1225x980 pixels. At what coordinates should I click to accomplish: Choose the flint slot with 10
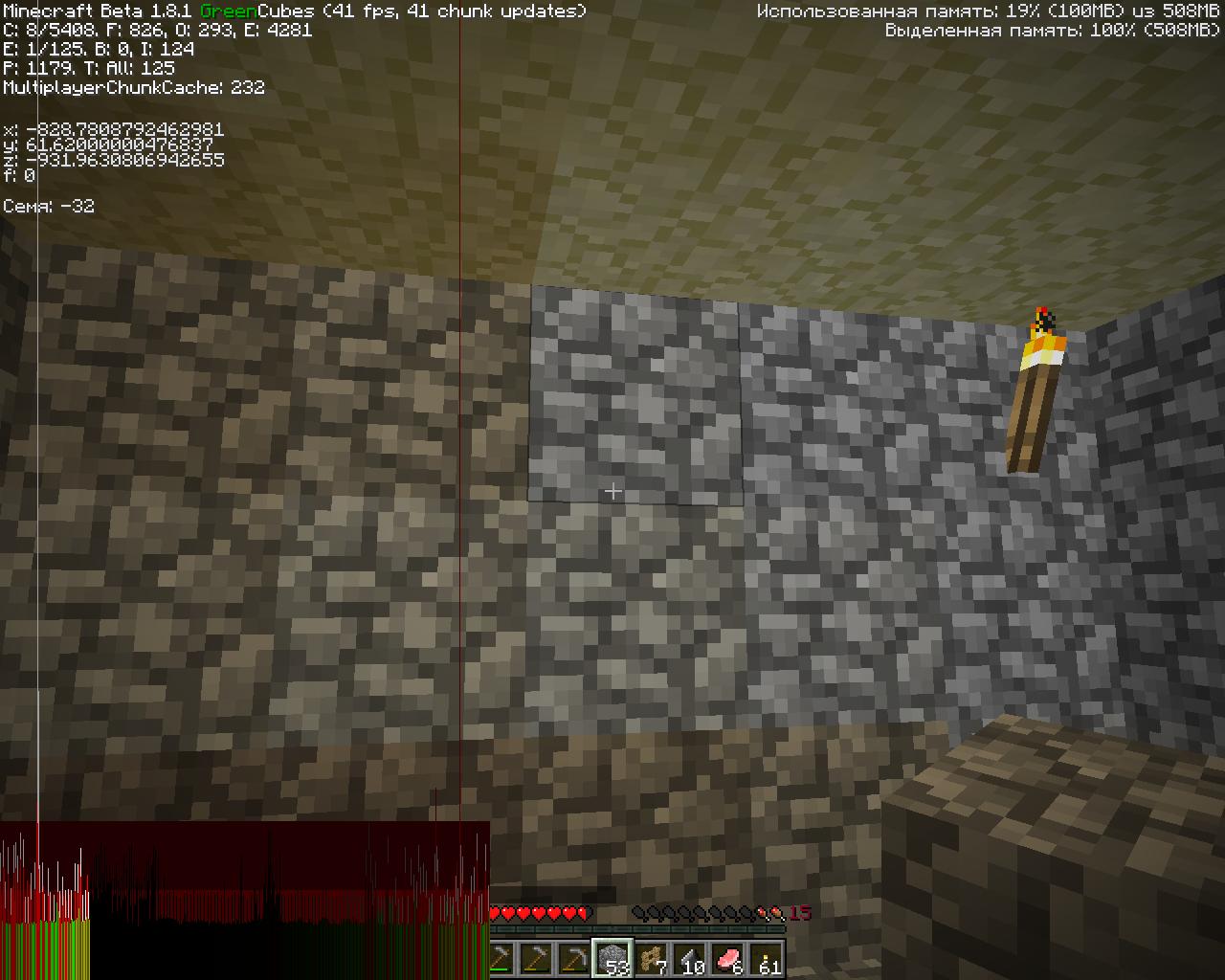point(690,958)
